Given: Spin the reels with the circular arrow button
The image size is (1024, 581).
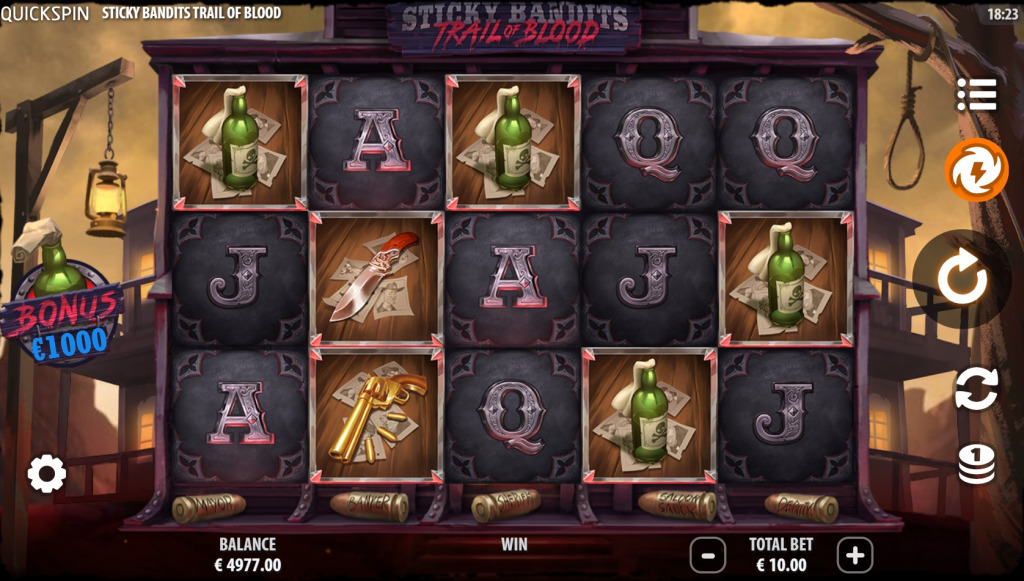Looking at the screenshot, I should (962, 279).
